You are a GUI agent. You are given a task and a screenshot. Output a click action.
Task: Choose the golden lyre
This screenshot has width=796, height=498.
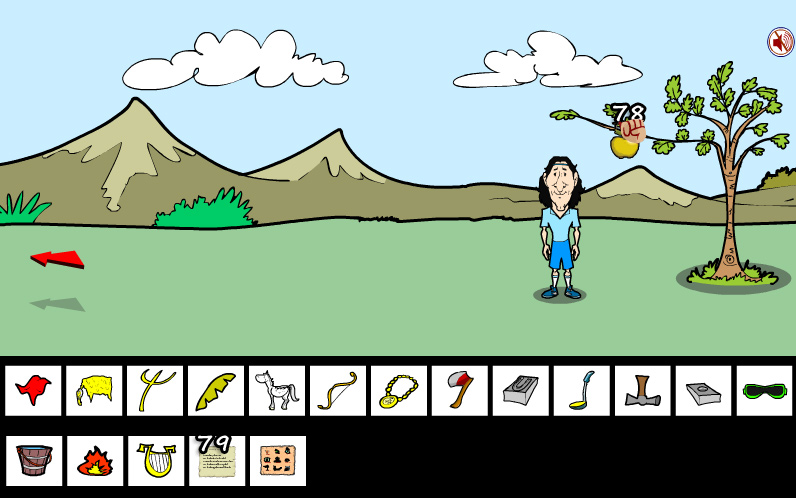pyautogui.click(x=155, y=460)
